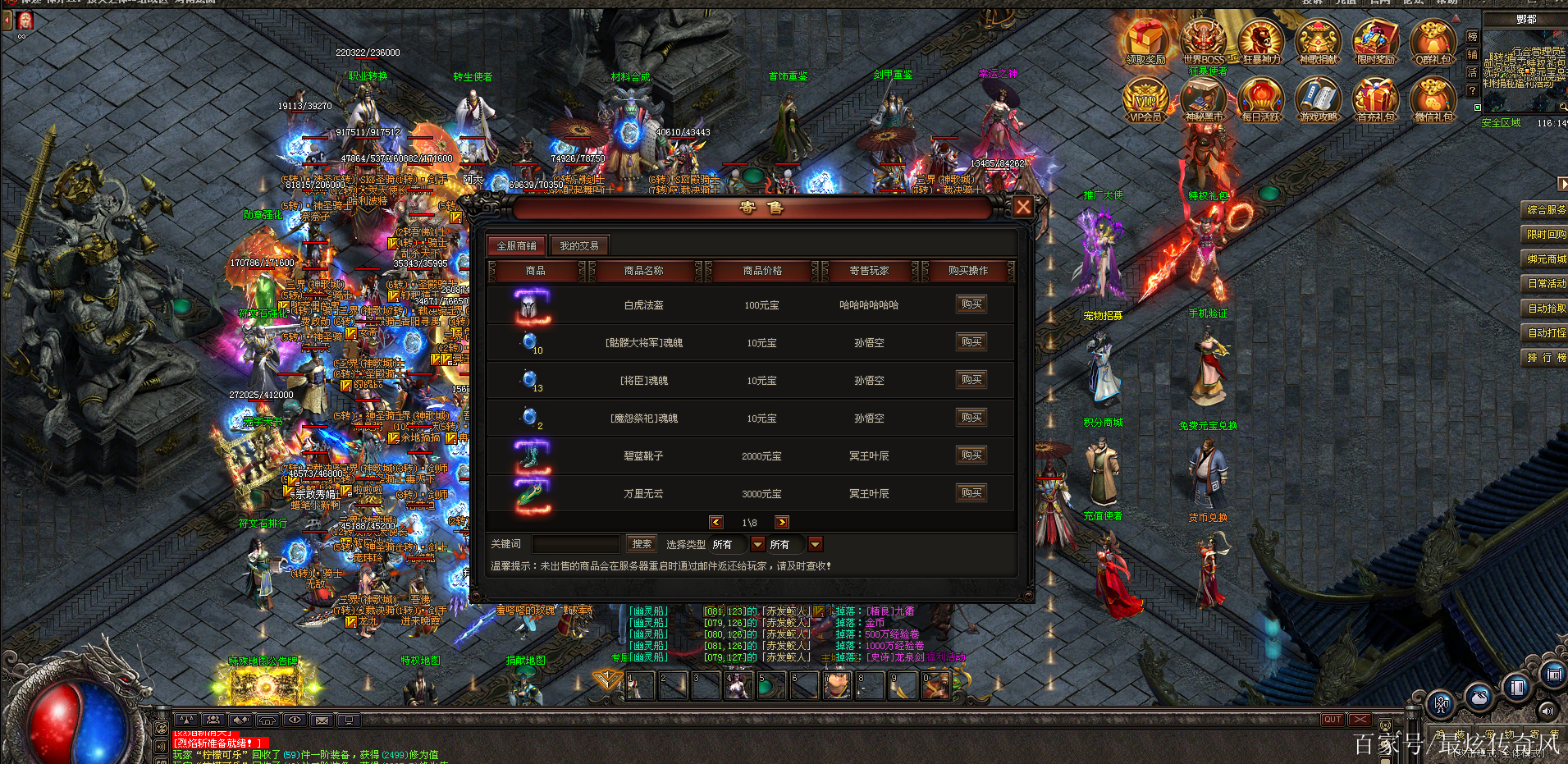Open the 首充礼包 first-recharge gift icon
The width and height of the screenshot is (1568, 764).
[x=1376, y=98]
